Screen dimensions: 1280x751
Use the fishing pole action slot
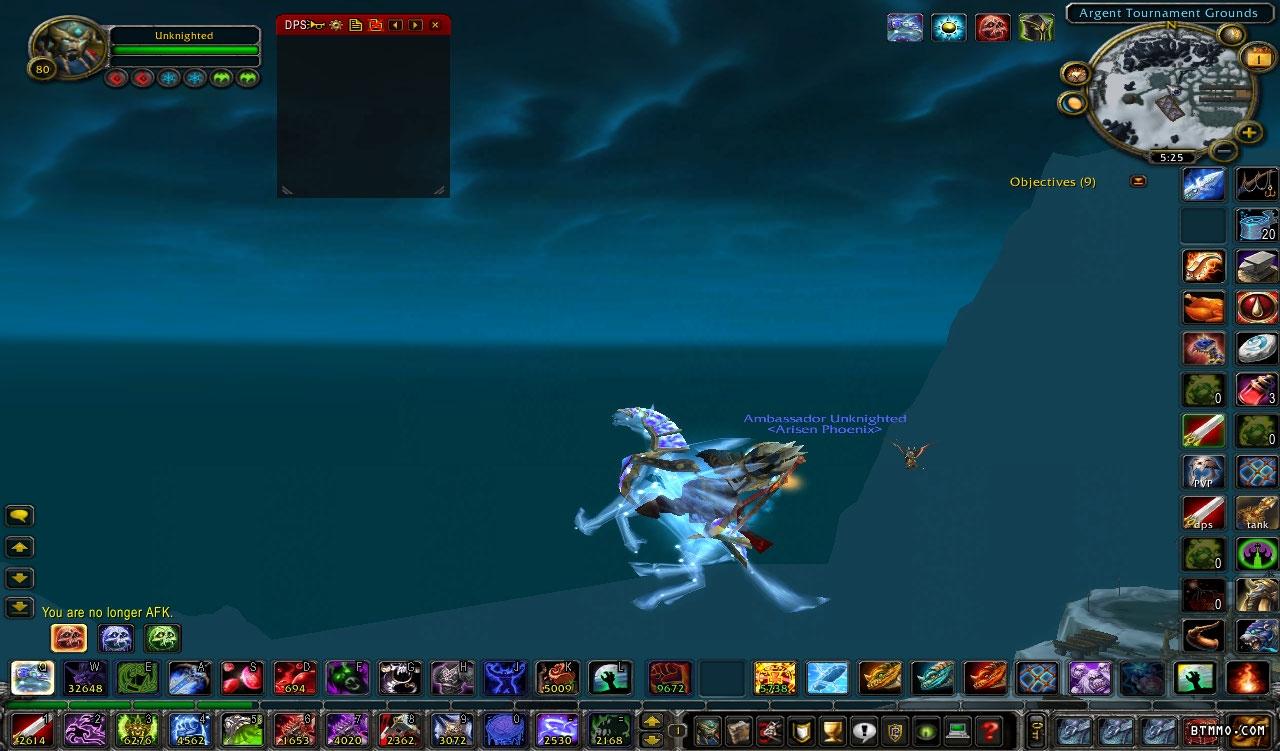click(1257, 184)
